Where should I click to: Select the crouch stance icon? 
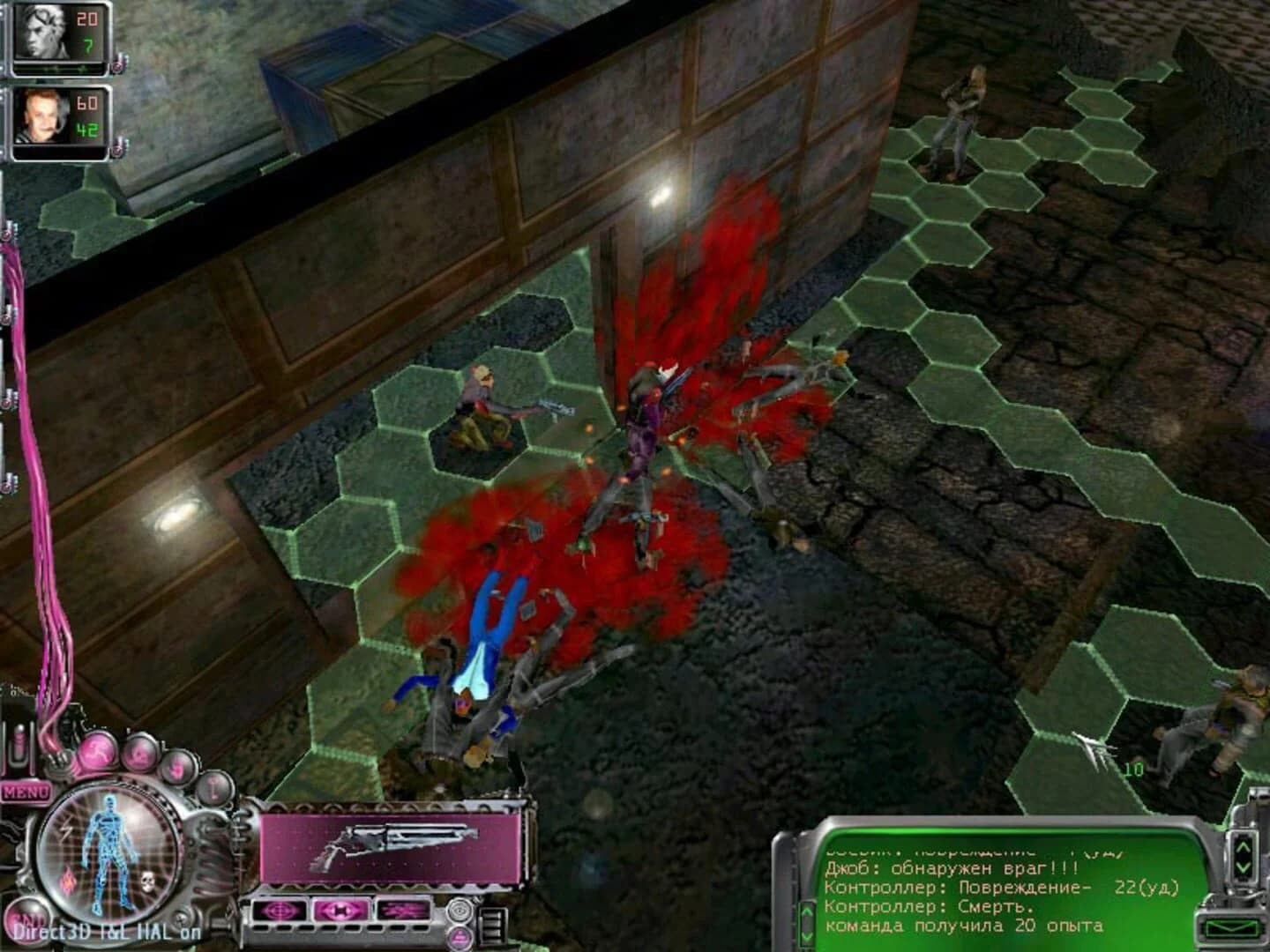pos(140,756)
